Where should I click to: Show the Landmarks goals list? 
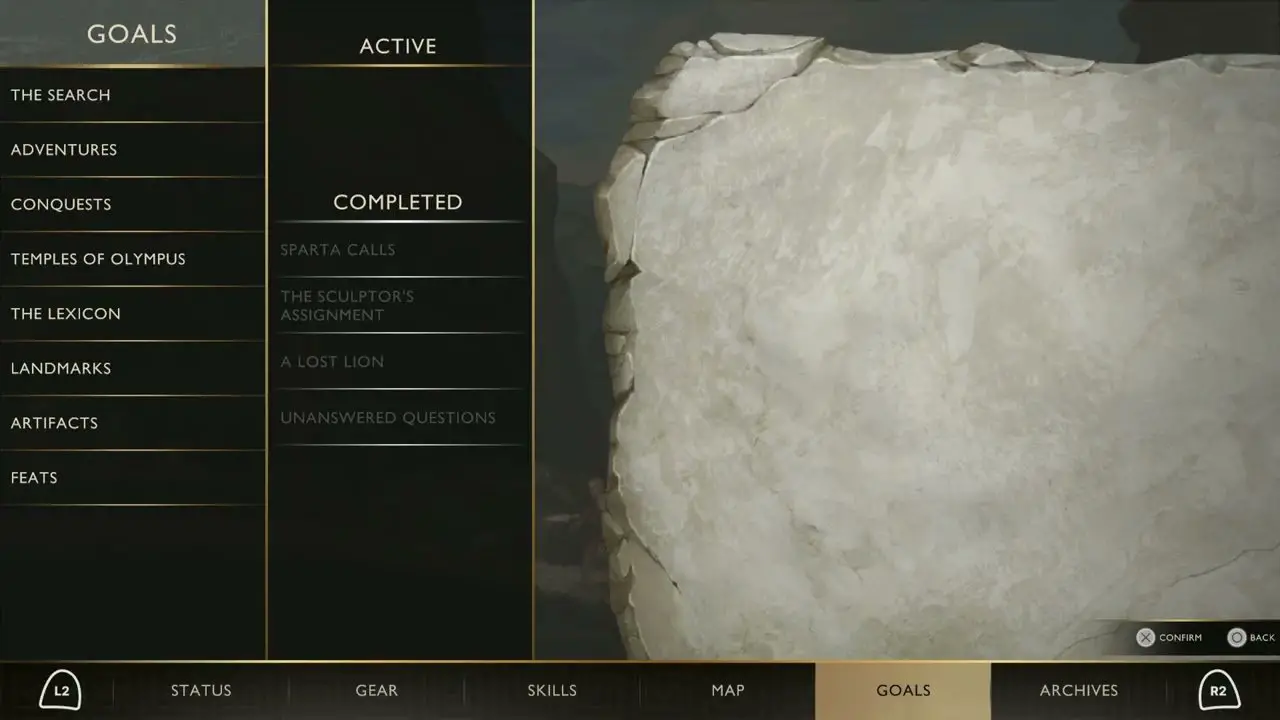coord(61,368)
